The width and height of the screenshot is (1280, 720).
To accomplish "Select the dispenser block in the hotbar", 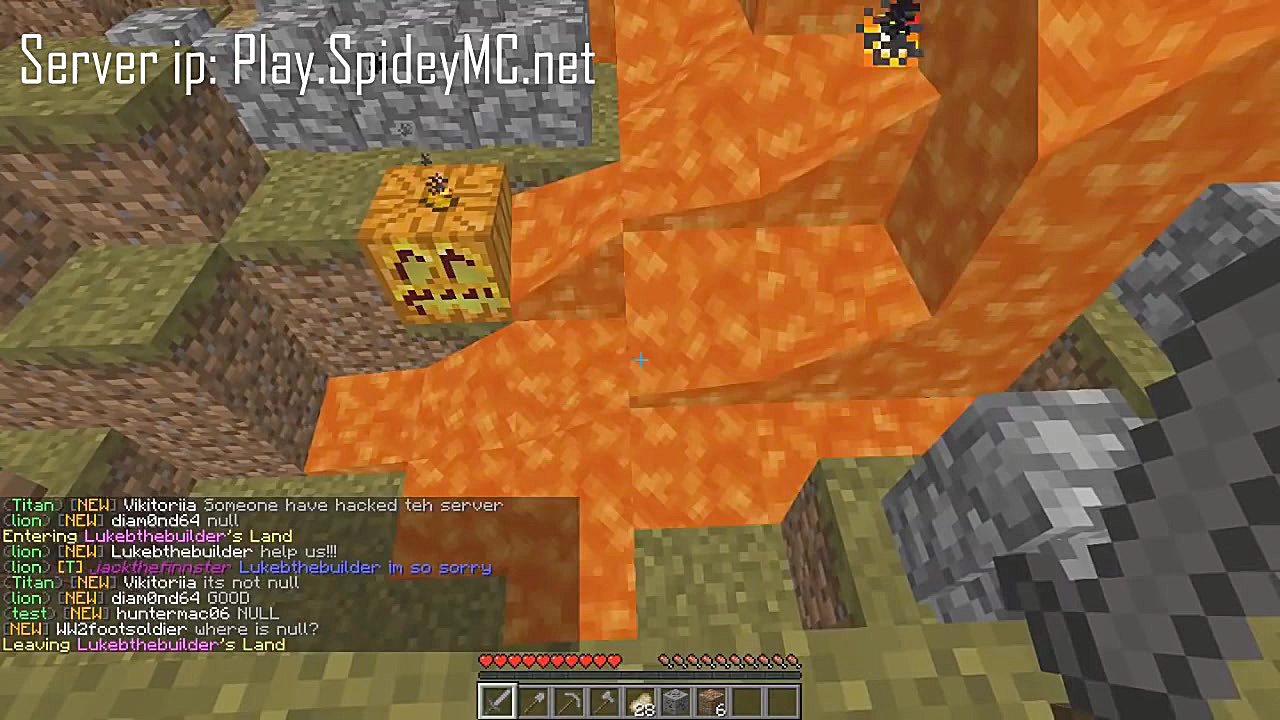I will click(677, 700).
